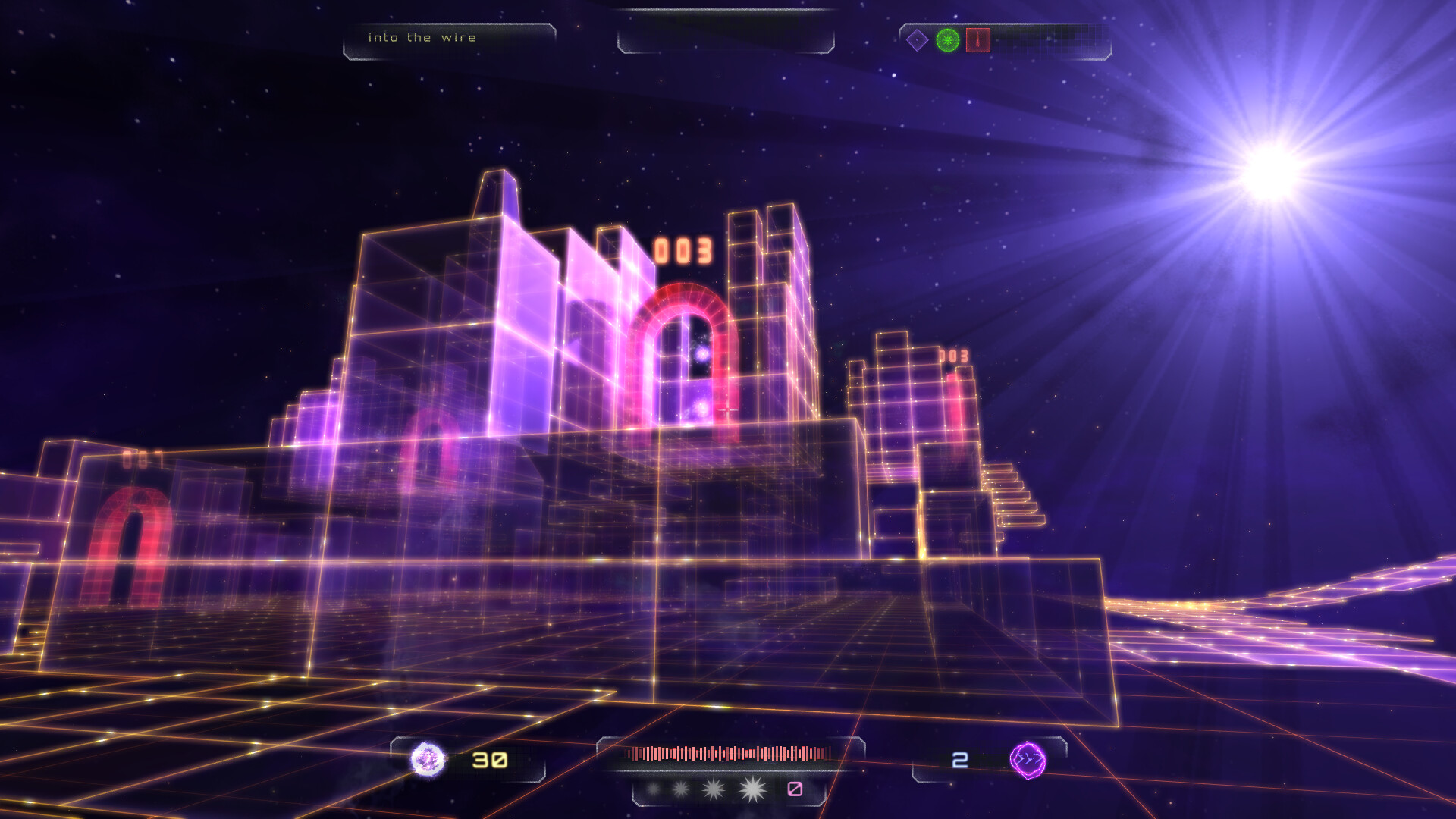Click the smallest multiplier star icon
This screenshot has width=1456, height=819.
[x=653, y=789]
